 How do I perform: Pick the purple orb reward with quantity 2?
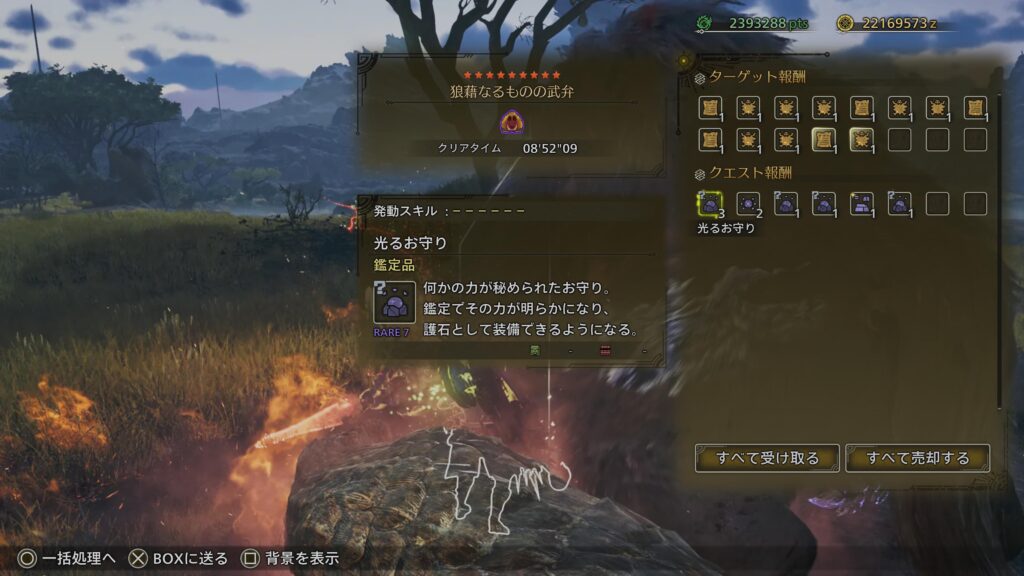pyautogui.click(x=748, y=204)
